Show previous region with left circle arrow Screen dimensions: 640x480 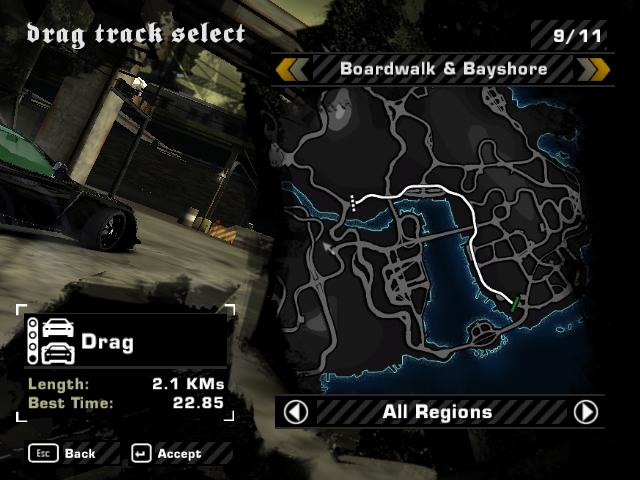pos(296,412)
